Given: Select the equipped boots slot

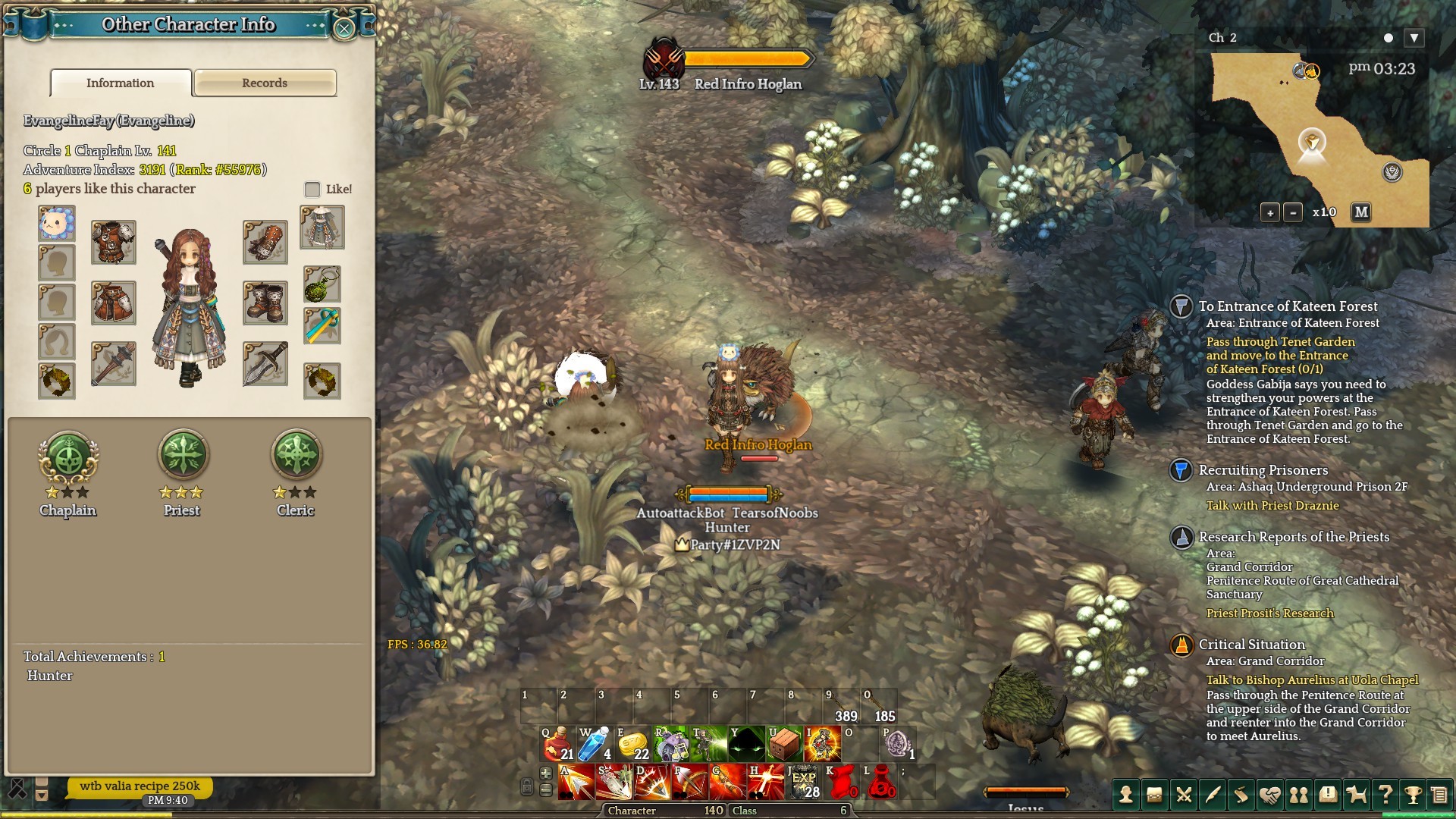Looking at the screenshot, I should click(x=265, y=303).
